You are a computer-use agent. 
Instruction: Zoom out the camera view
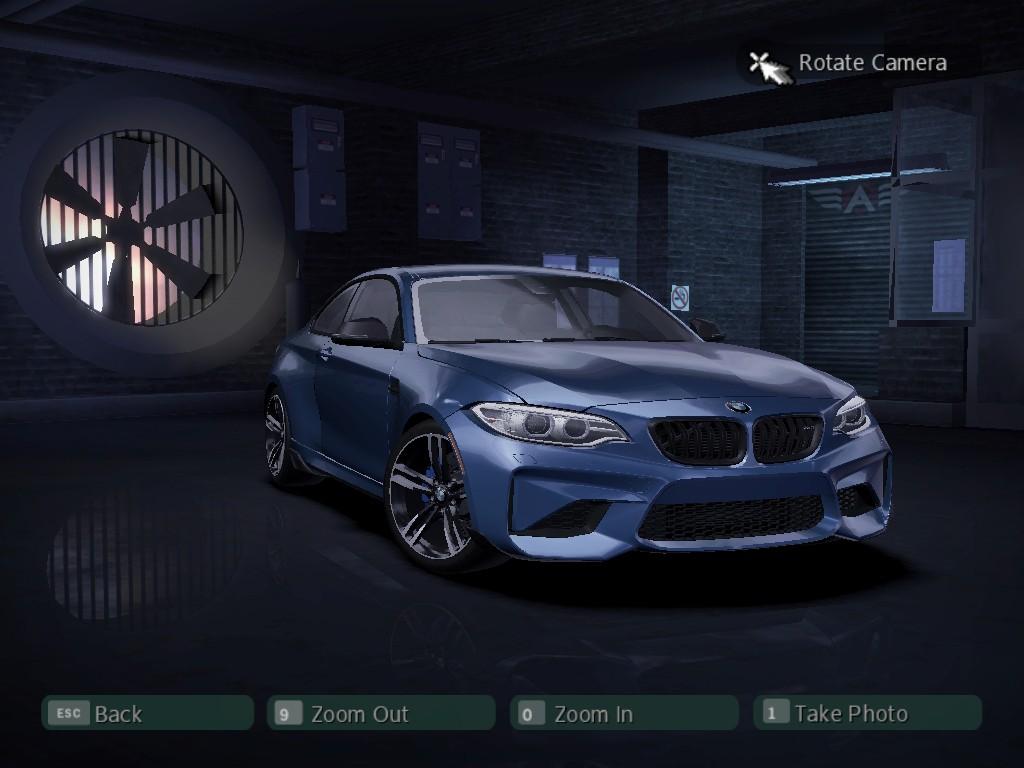click(381, 713)
